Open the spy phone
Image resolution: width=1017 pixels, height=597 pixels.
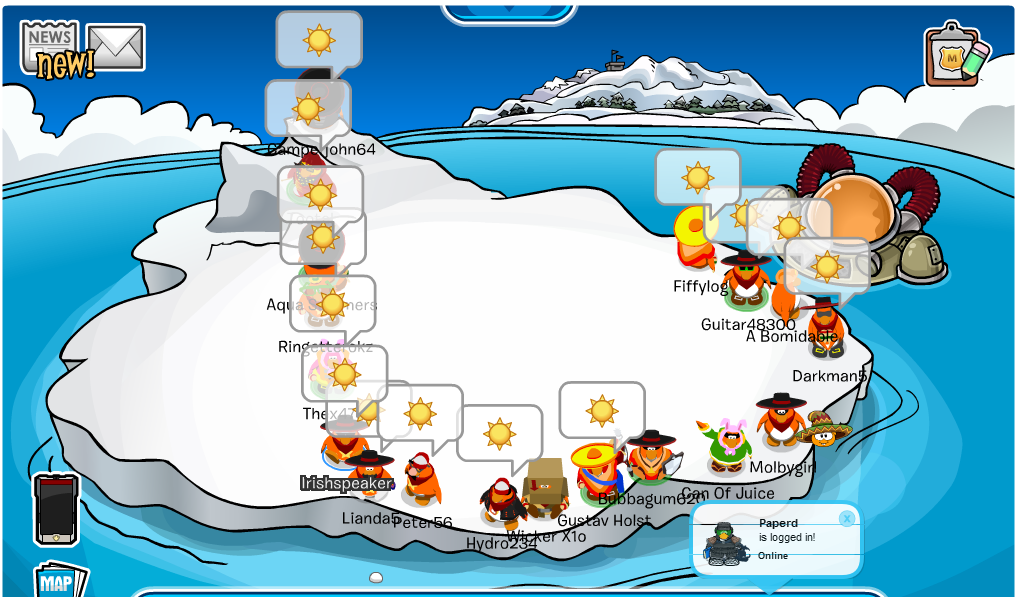[x=56, y=508]
